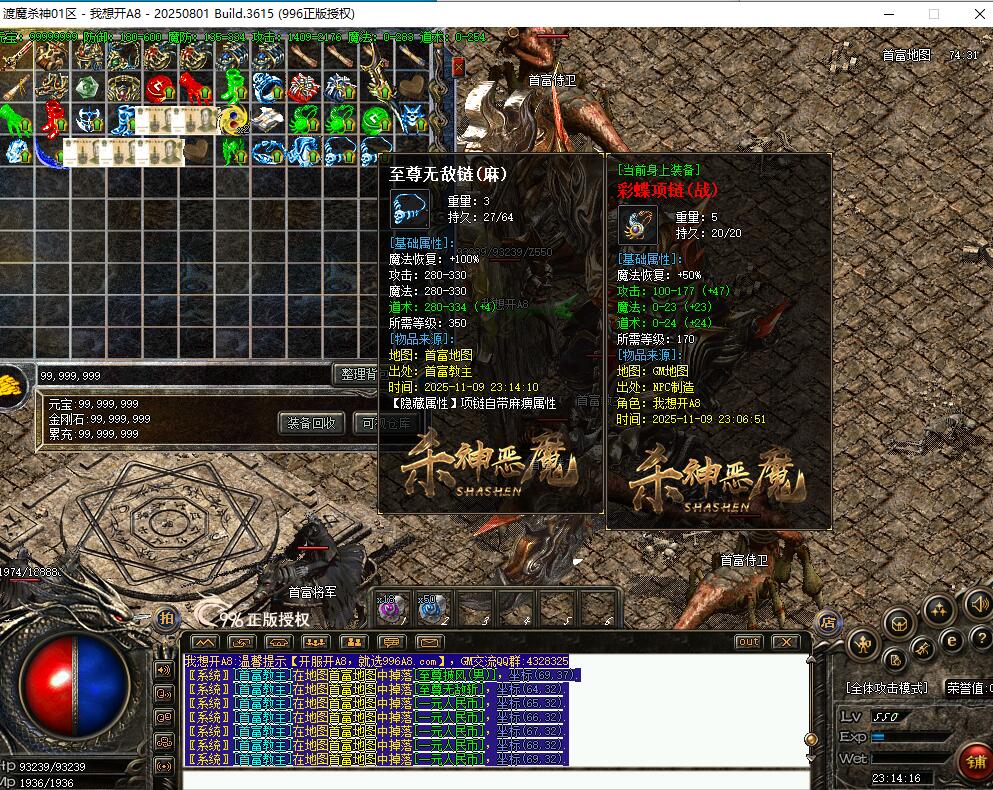Open the bag chest round button
Screen dimensions: 993x790
898,624
